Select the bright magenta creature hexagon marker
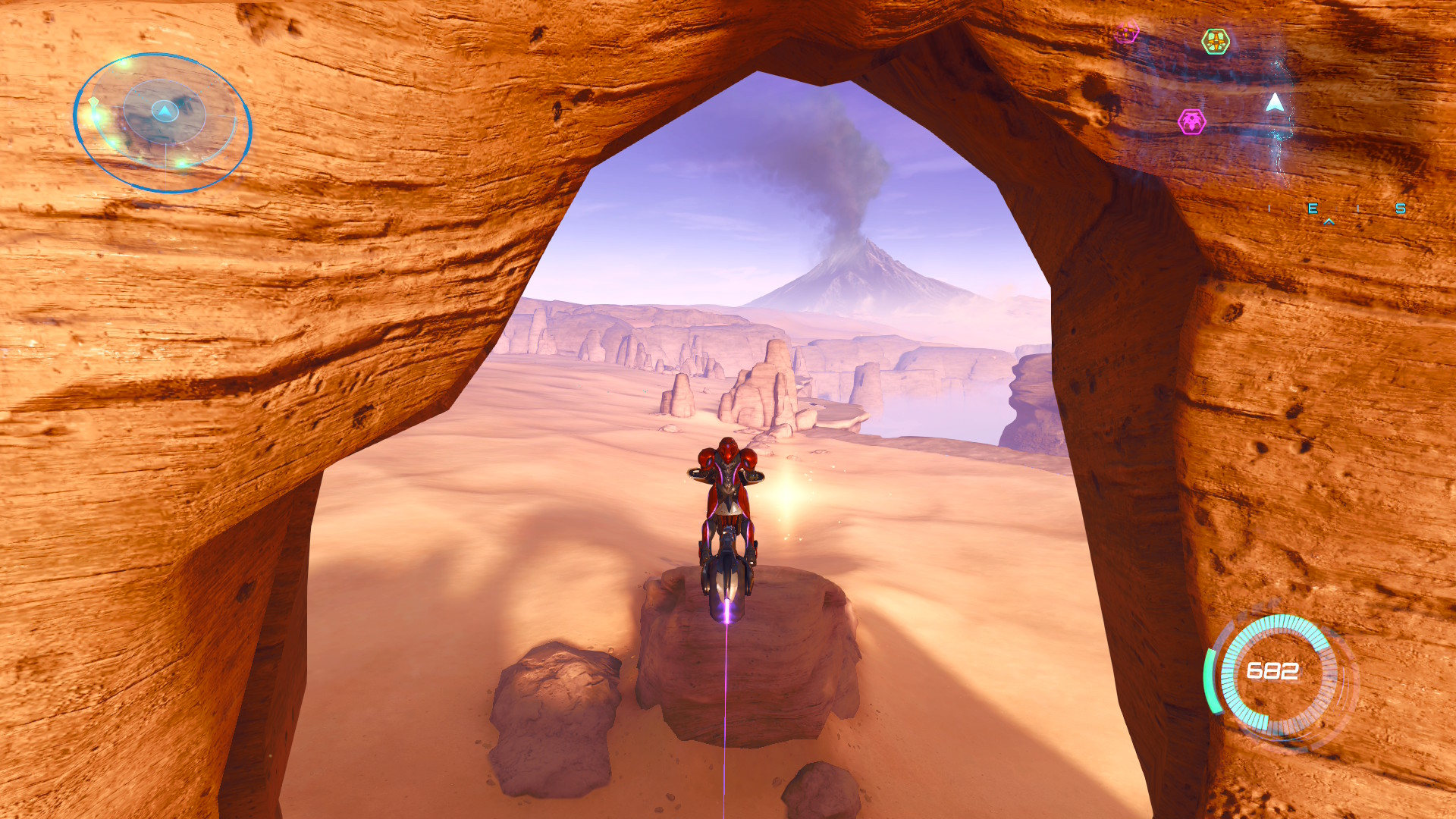 tap(1192, 121)
